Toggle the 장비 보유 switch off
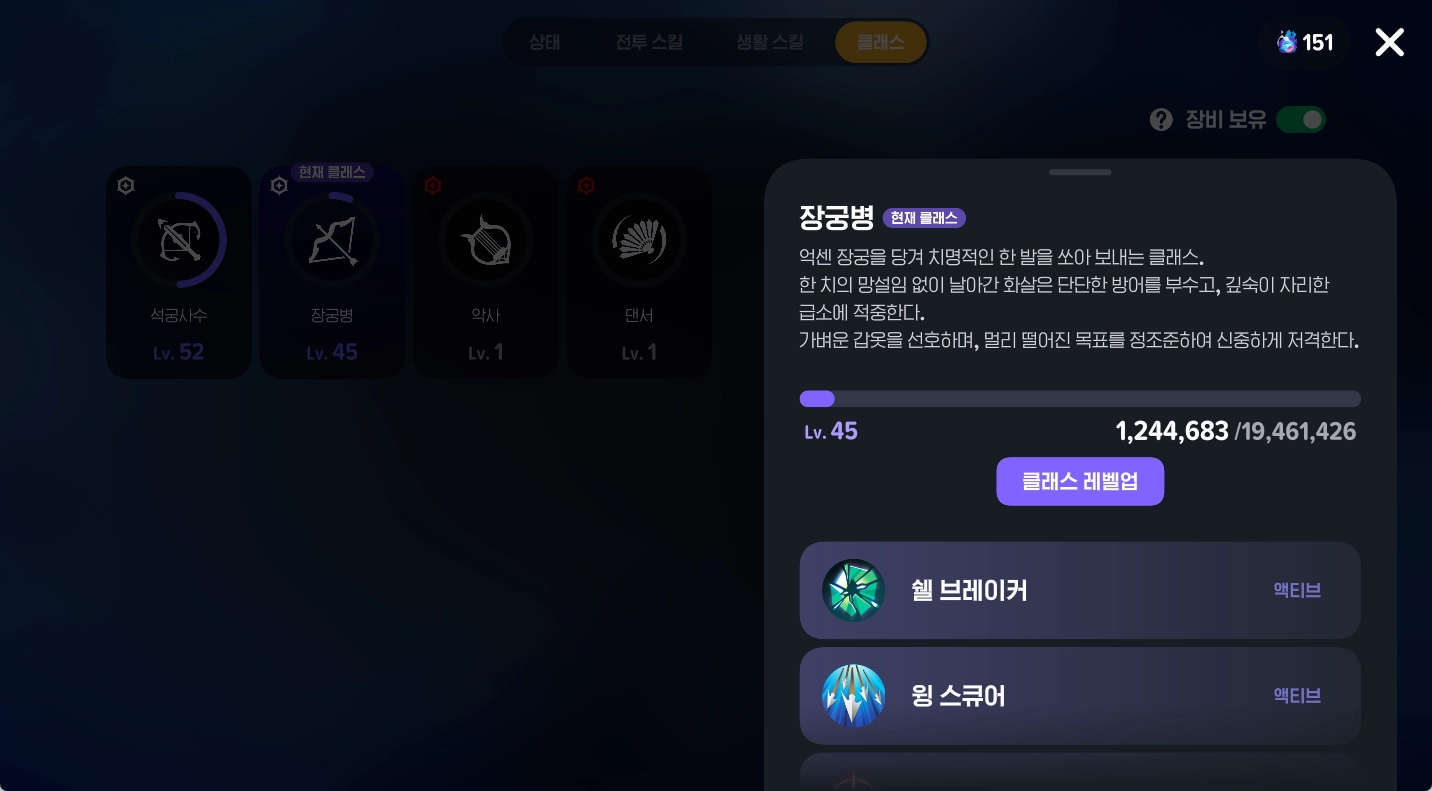This screenshot has height=791, width=1432. (1301, 119)
